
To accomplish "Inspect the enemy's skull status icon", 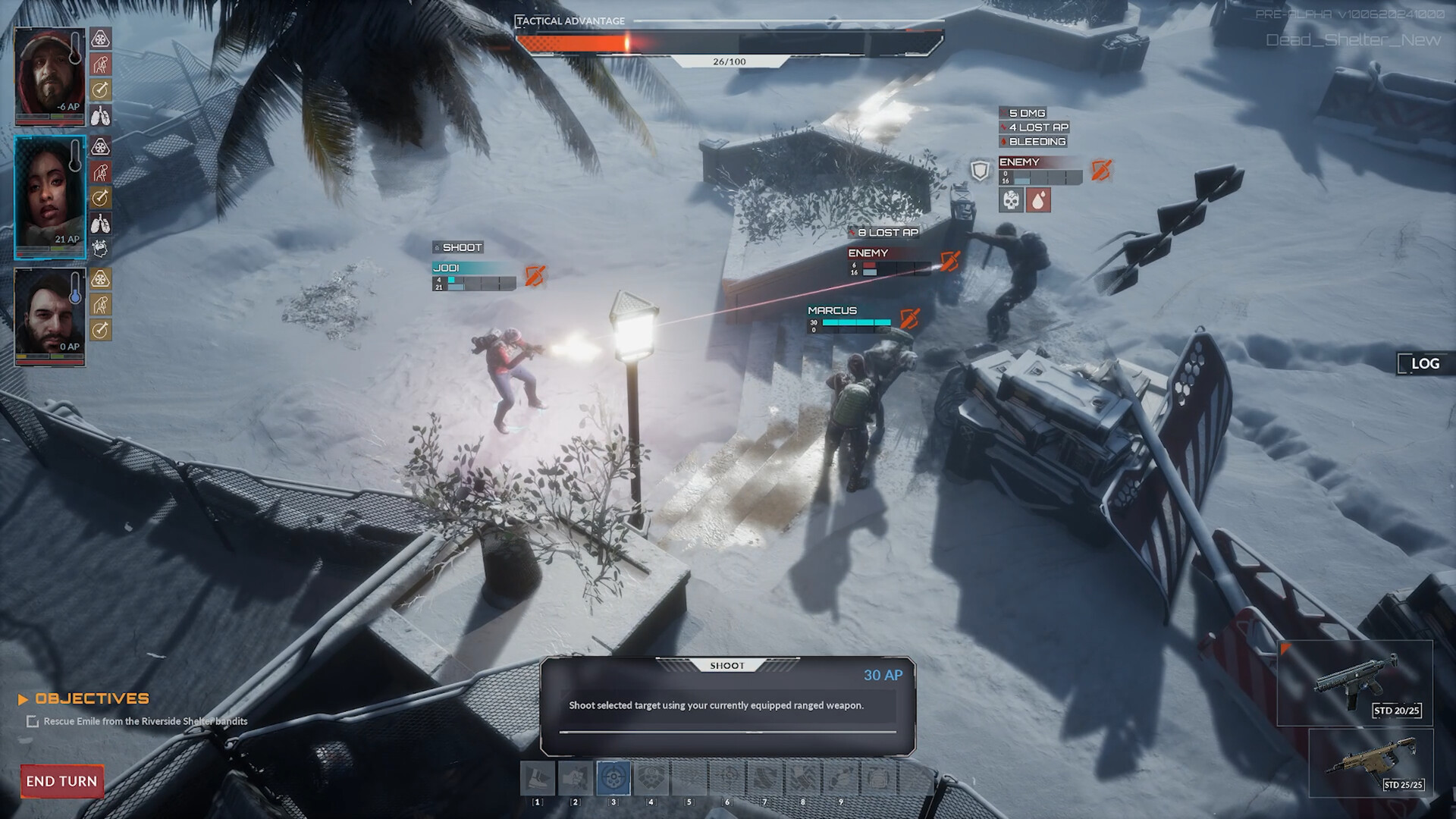I will [x=1011, y=200].
